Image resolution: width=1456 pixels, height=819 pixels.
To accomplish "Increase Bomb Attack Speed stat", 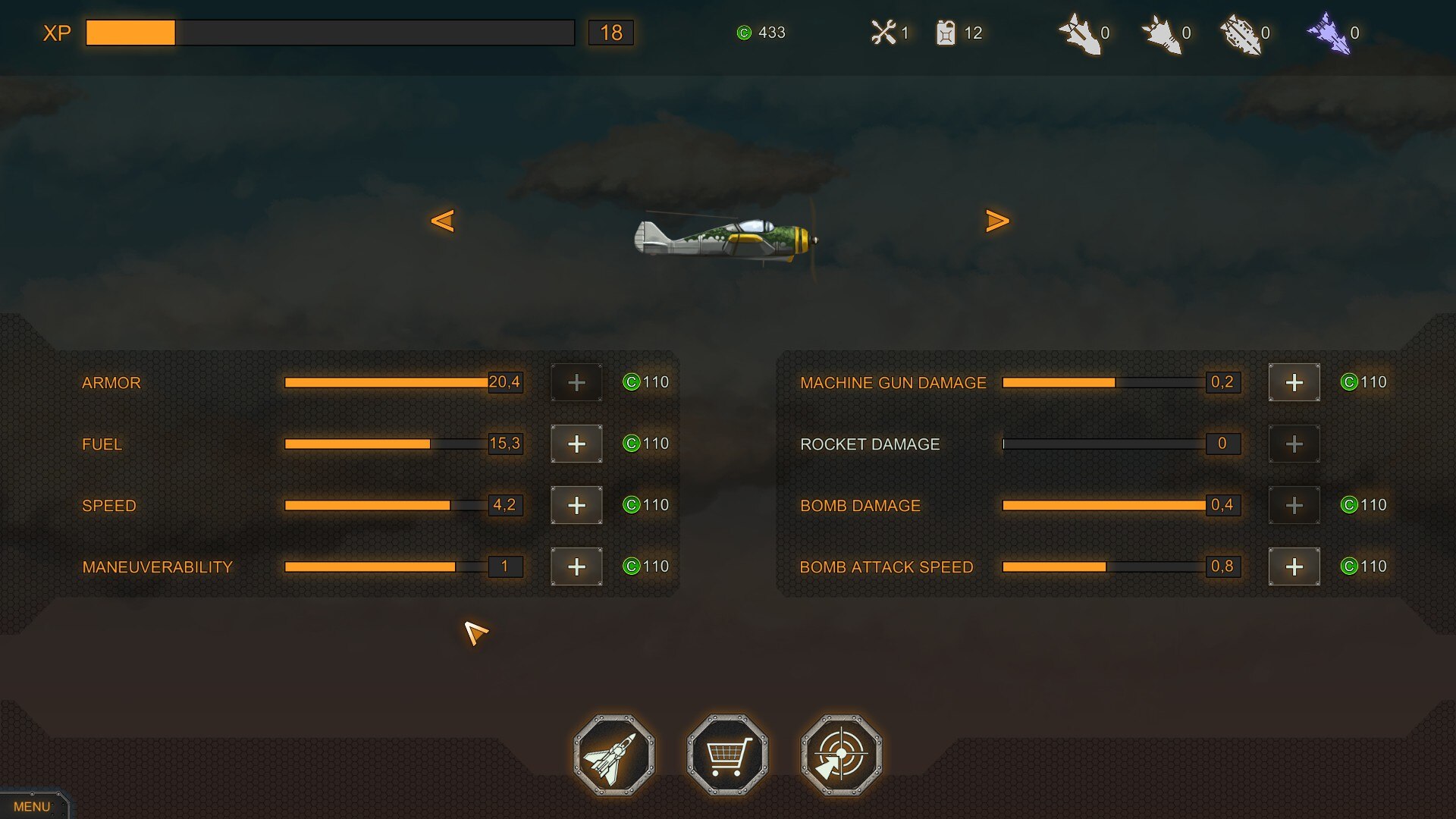I will pyautogui.click(x=1294, y=566).
